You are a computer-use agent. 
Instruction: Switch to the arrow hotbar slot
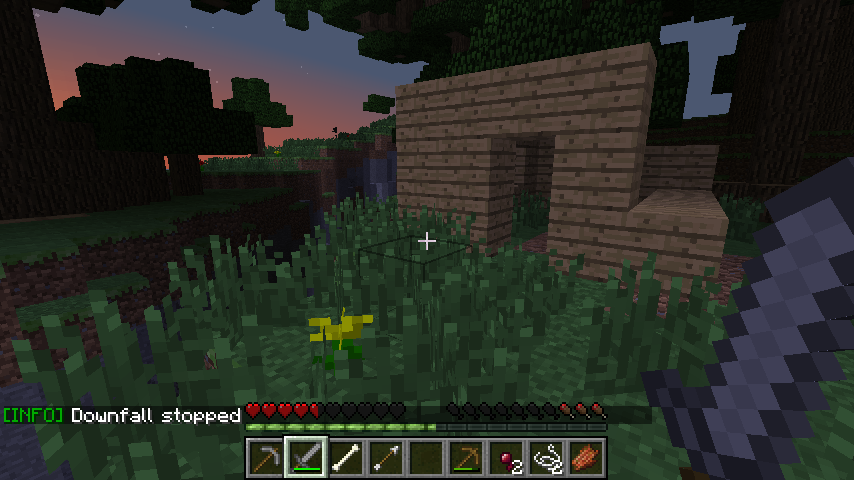click(386, 458)
